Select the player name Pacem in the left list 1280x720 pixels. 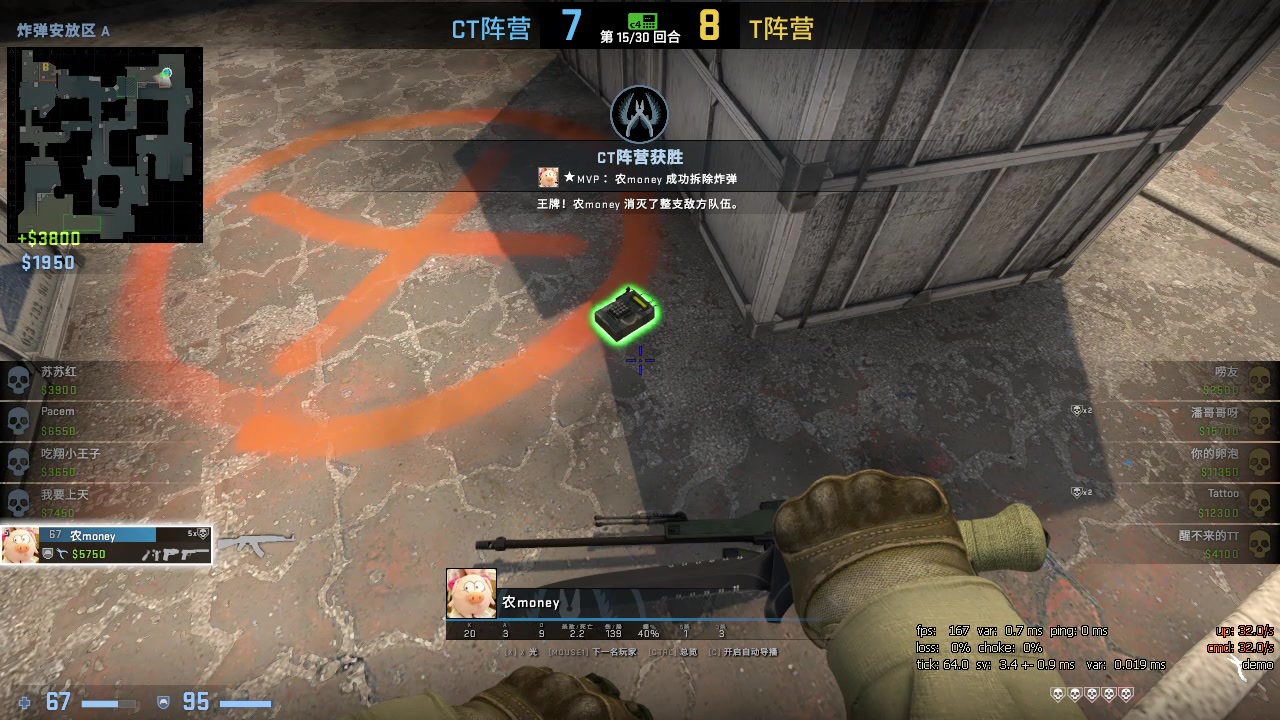pyautogui.click(x=57, y=411)
